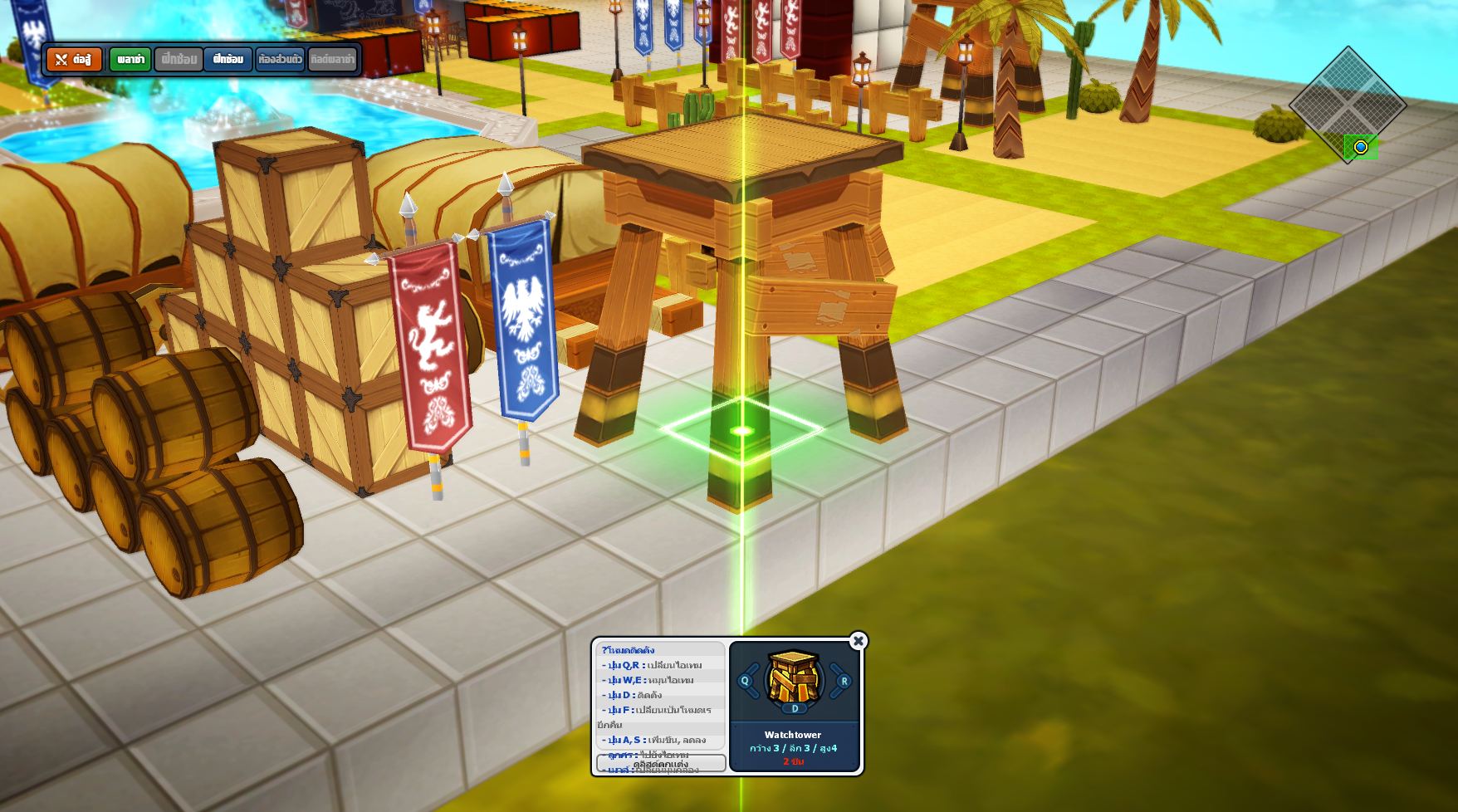The height and width of the screenshot is (812, 1458).
Task: Choose the blue ฝึกซ้อม practice button
Action: [x=228, y=60]
